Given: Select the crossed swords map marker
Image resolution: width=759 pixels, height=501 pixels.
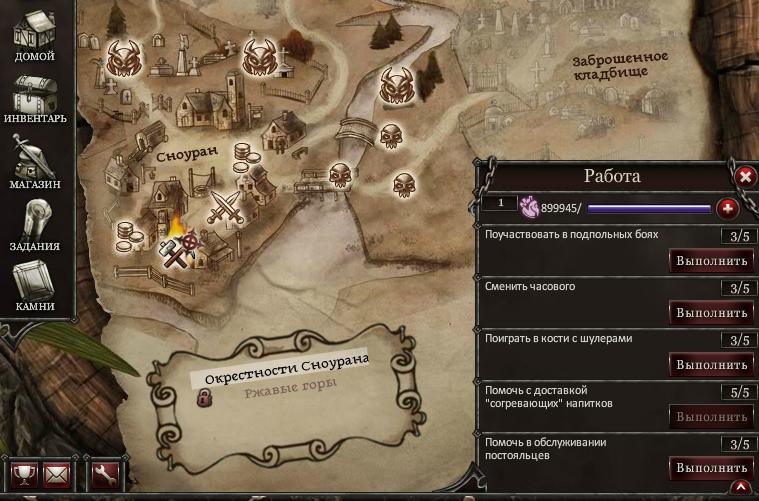Looking at the screenshot, I should 225,206.
